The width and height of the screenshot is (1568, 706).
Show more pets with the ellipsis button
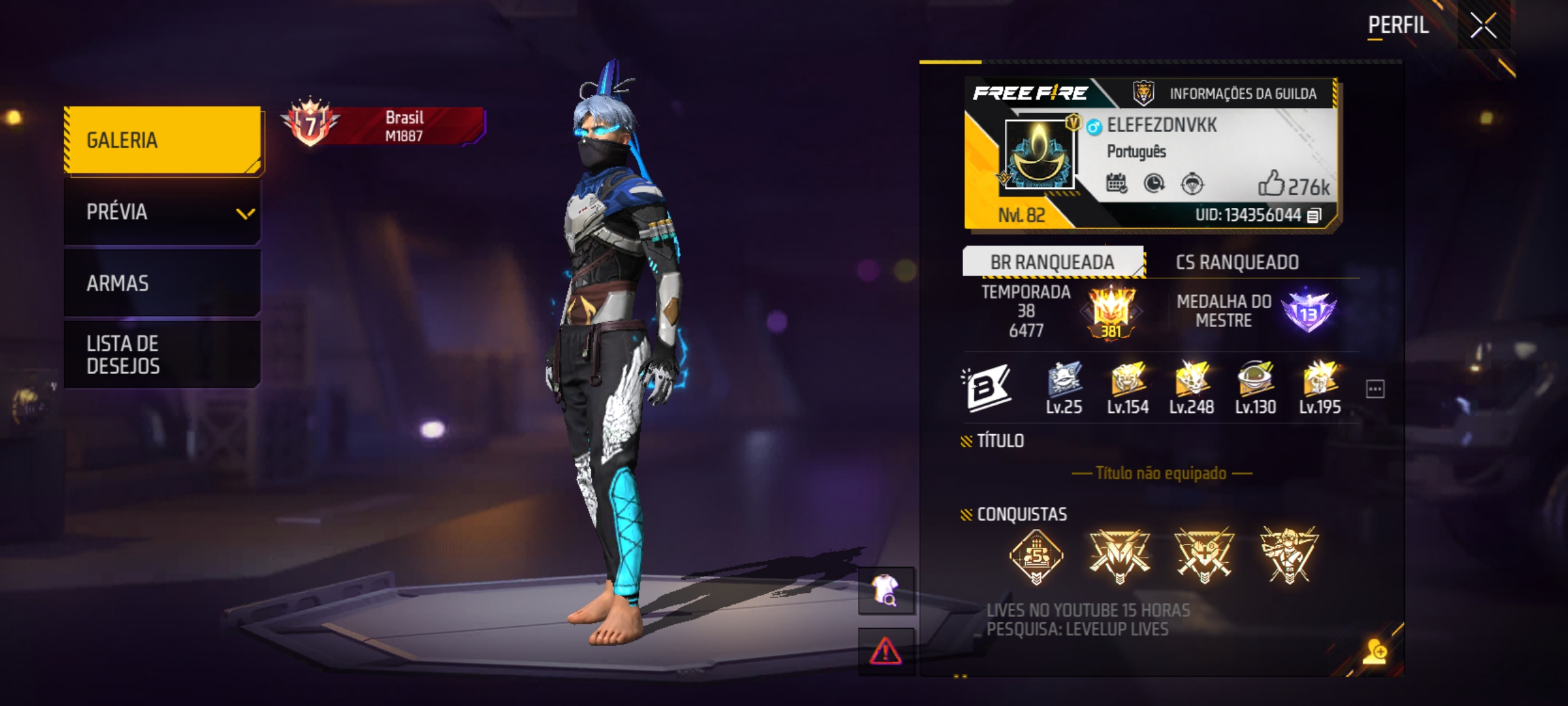1375,389
